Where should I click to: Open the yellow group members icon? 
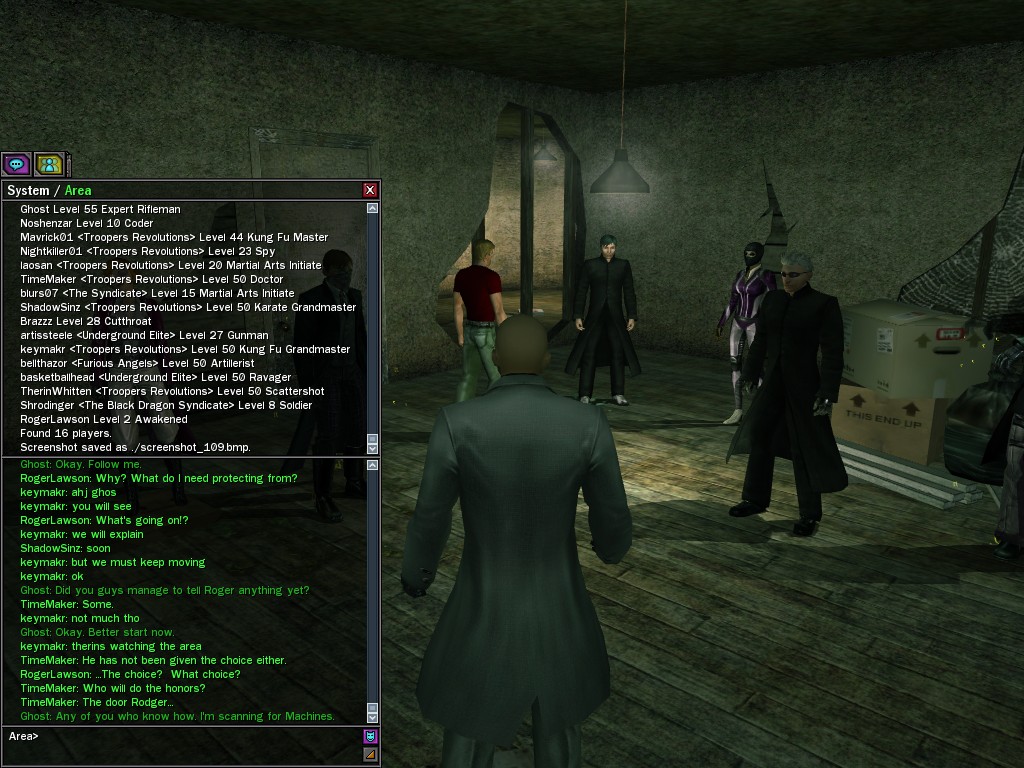[48, 164]
